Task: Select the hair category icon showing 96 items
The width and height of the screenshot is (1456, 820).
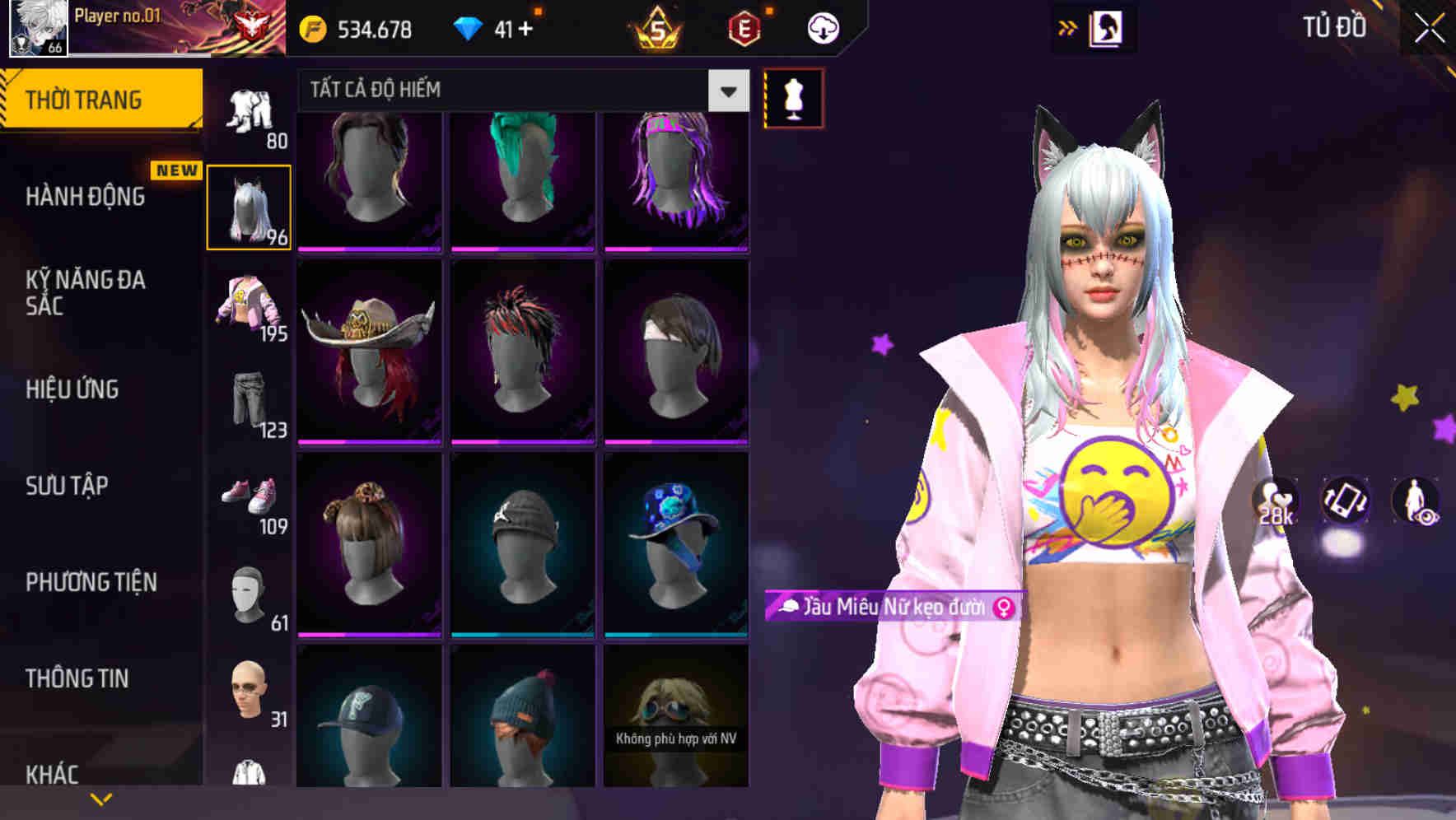Action: click(250, 206)
